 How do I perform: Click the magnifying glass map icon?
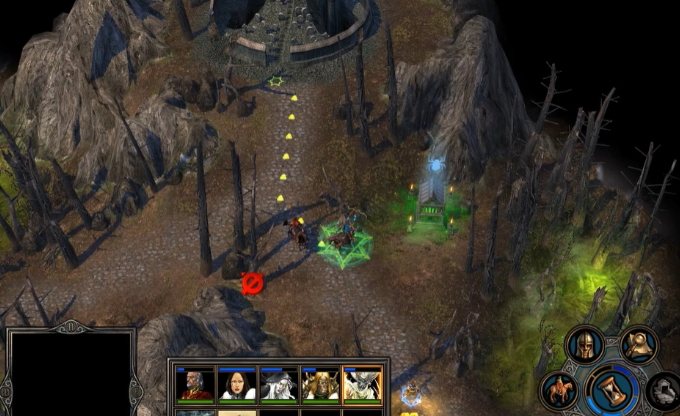(638, 345)
